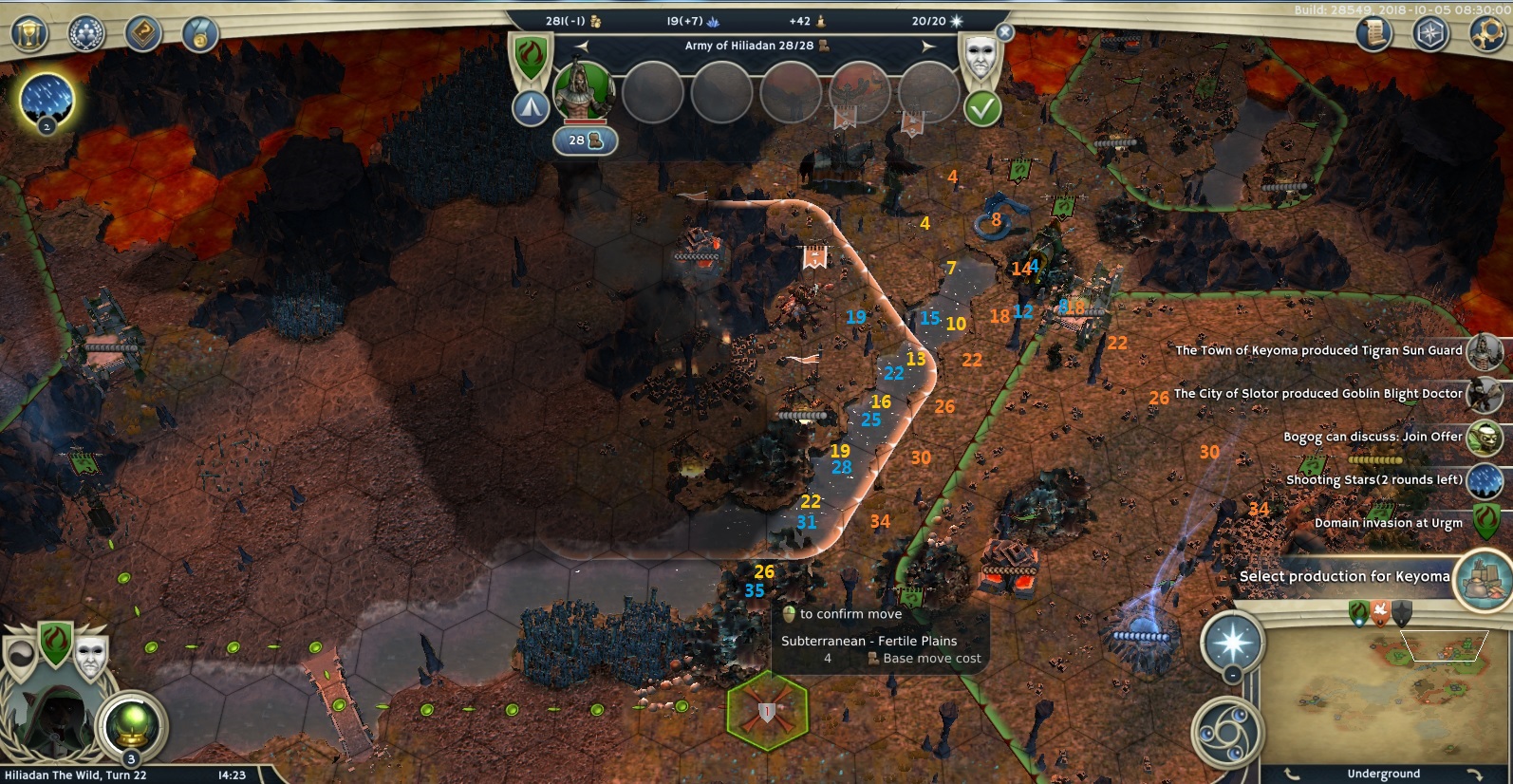Confirm army with the green checkmark

pyautogui.click(x=982, y=109)
